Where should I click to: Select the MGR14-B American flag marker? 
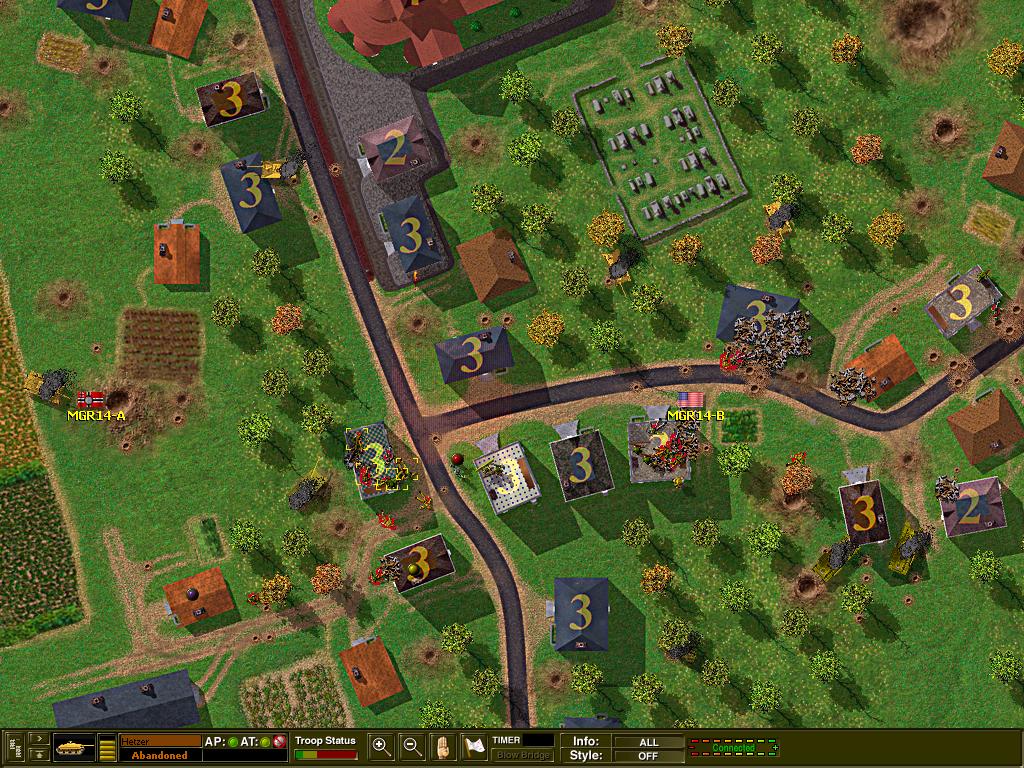click(x=685, y=399)
